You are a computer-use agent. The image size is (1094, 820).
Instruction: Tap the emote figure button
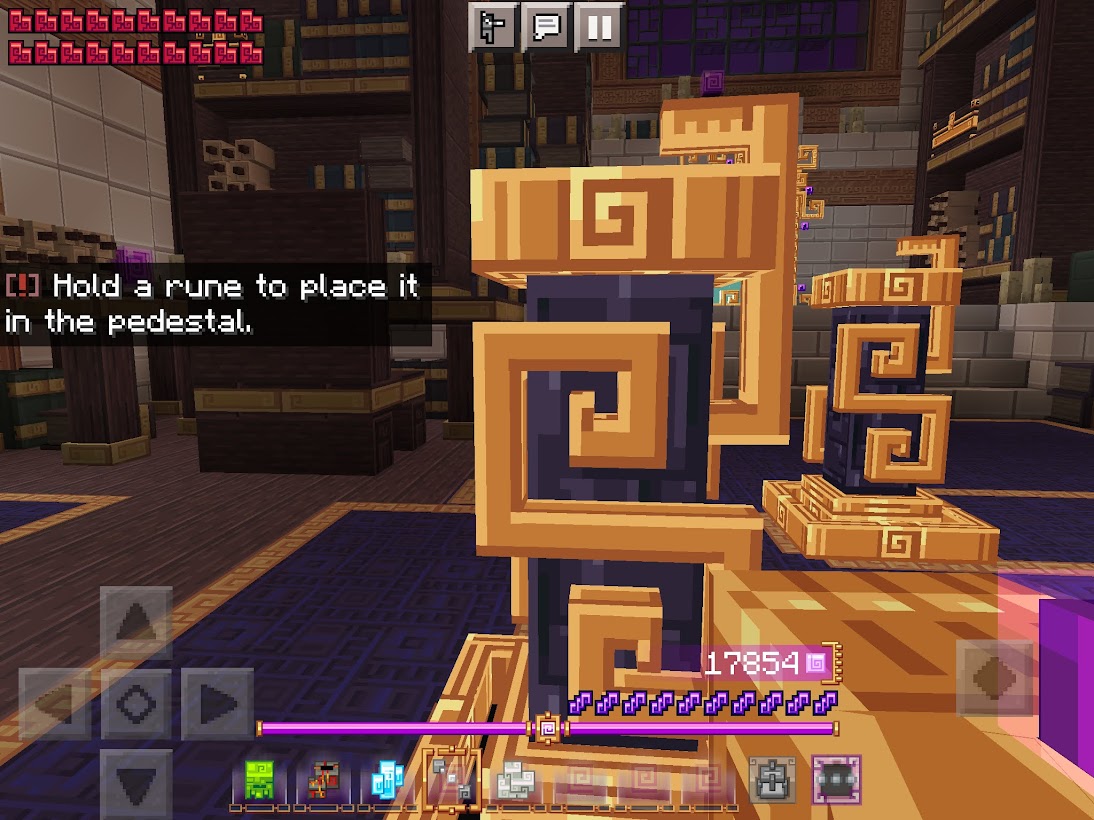click(x=493, y=27)
